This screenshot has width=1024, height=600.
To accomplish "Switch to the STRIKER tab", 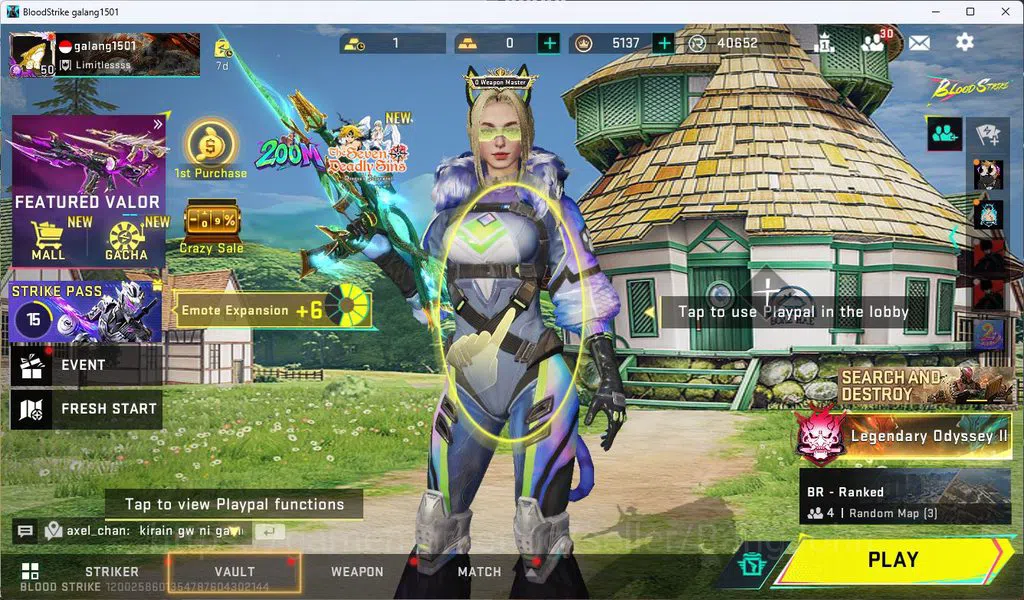I will point(111,572).
